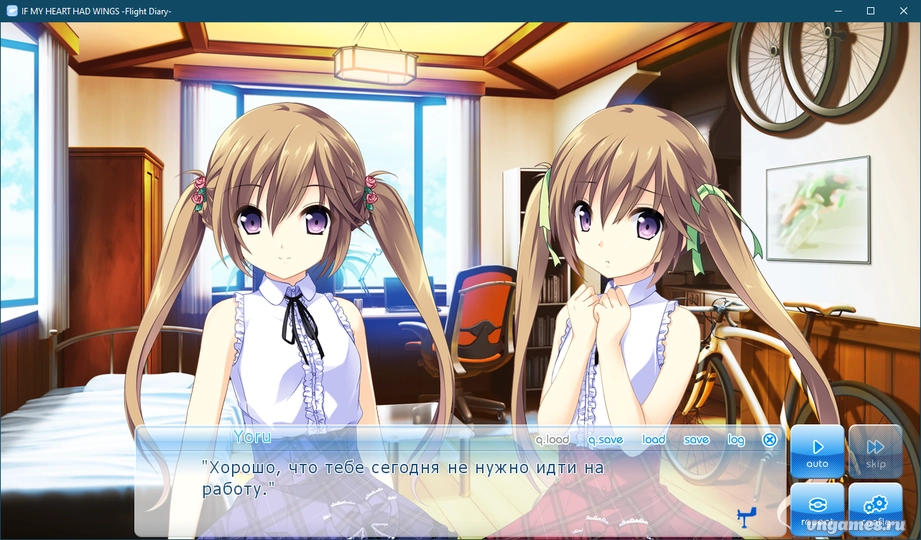
Task: Click the q.load quick load button
Action: [552, 440]
